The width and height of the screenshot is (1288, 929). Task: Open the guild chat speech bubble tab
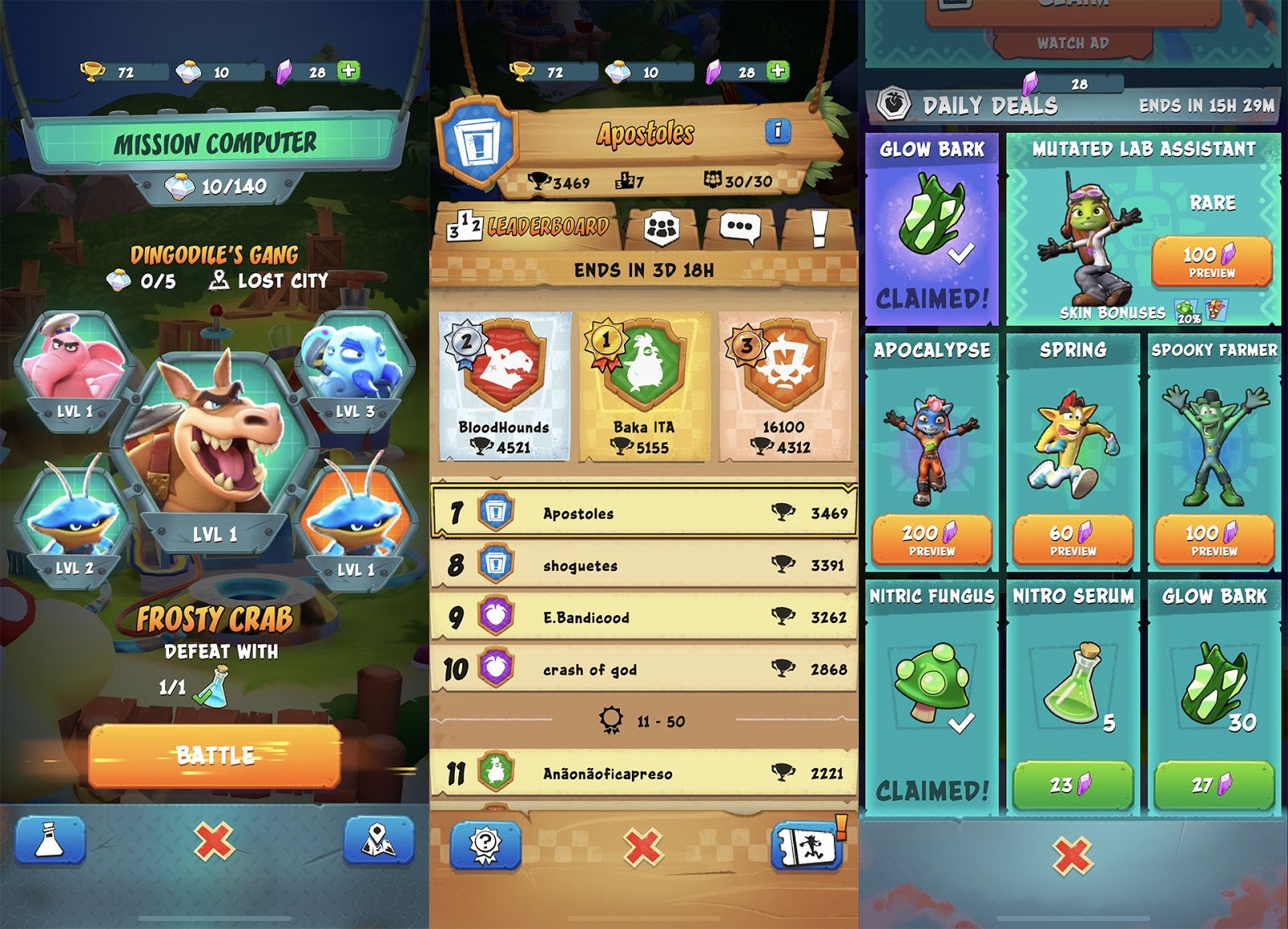pos(742,229)
